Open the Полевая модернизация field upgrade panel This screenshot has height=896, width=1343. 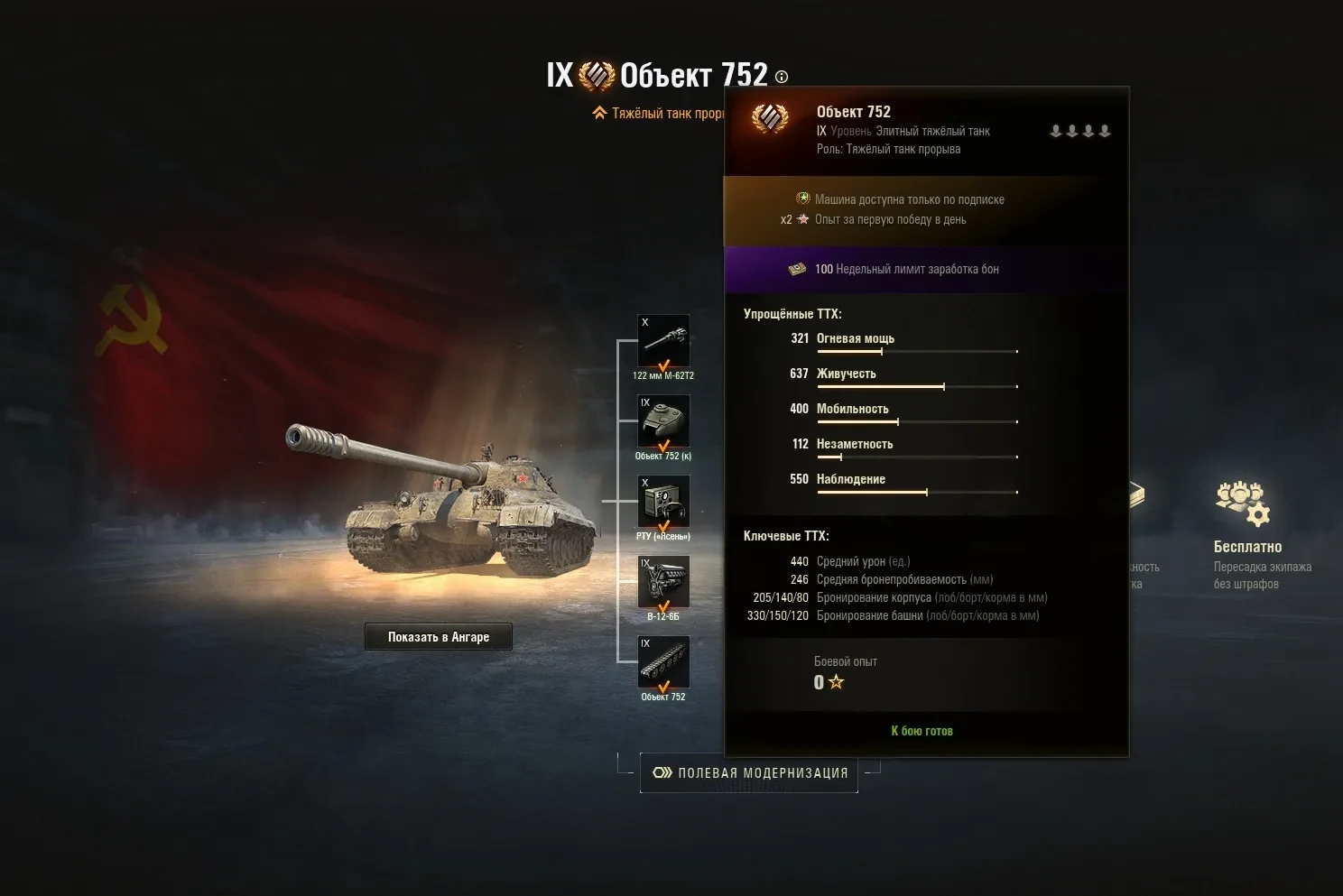coord(749,773)
